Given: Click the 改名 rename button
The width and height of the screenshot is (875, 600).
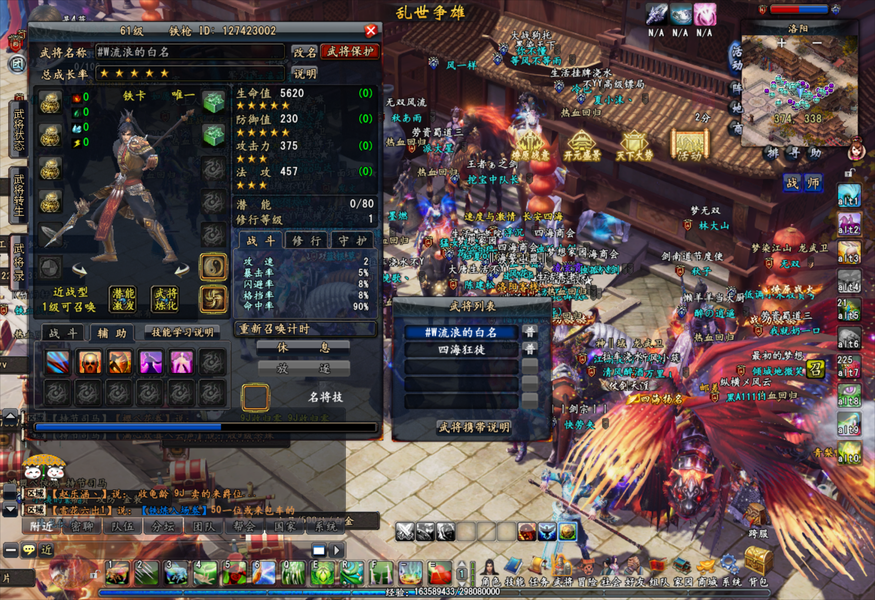Looking at the screenshot, I should [304, 52].
